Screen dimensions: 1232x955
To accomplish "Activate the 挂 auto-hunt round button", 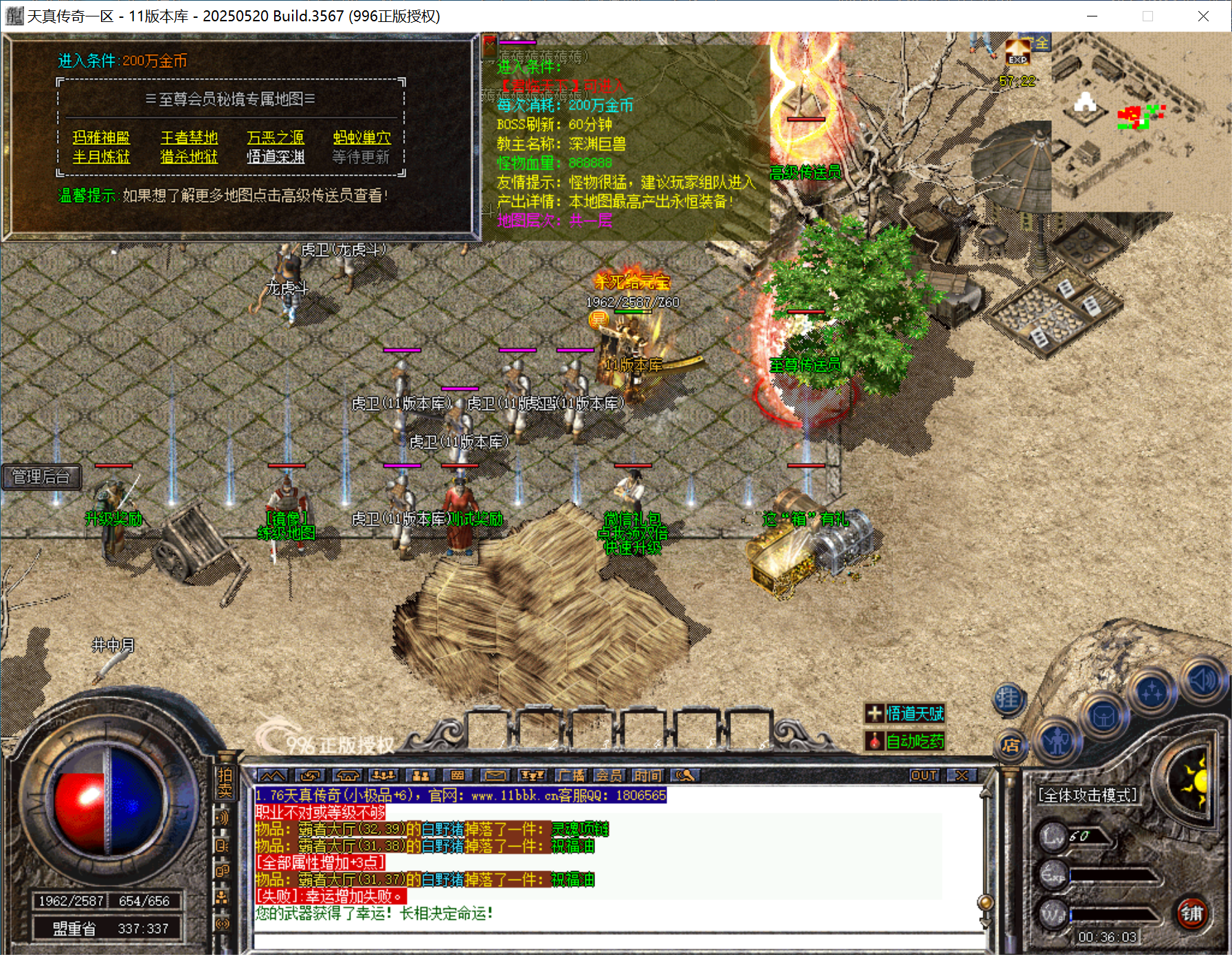I will click(x=1008, y=699).
